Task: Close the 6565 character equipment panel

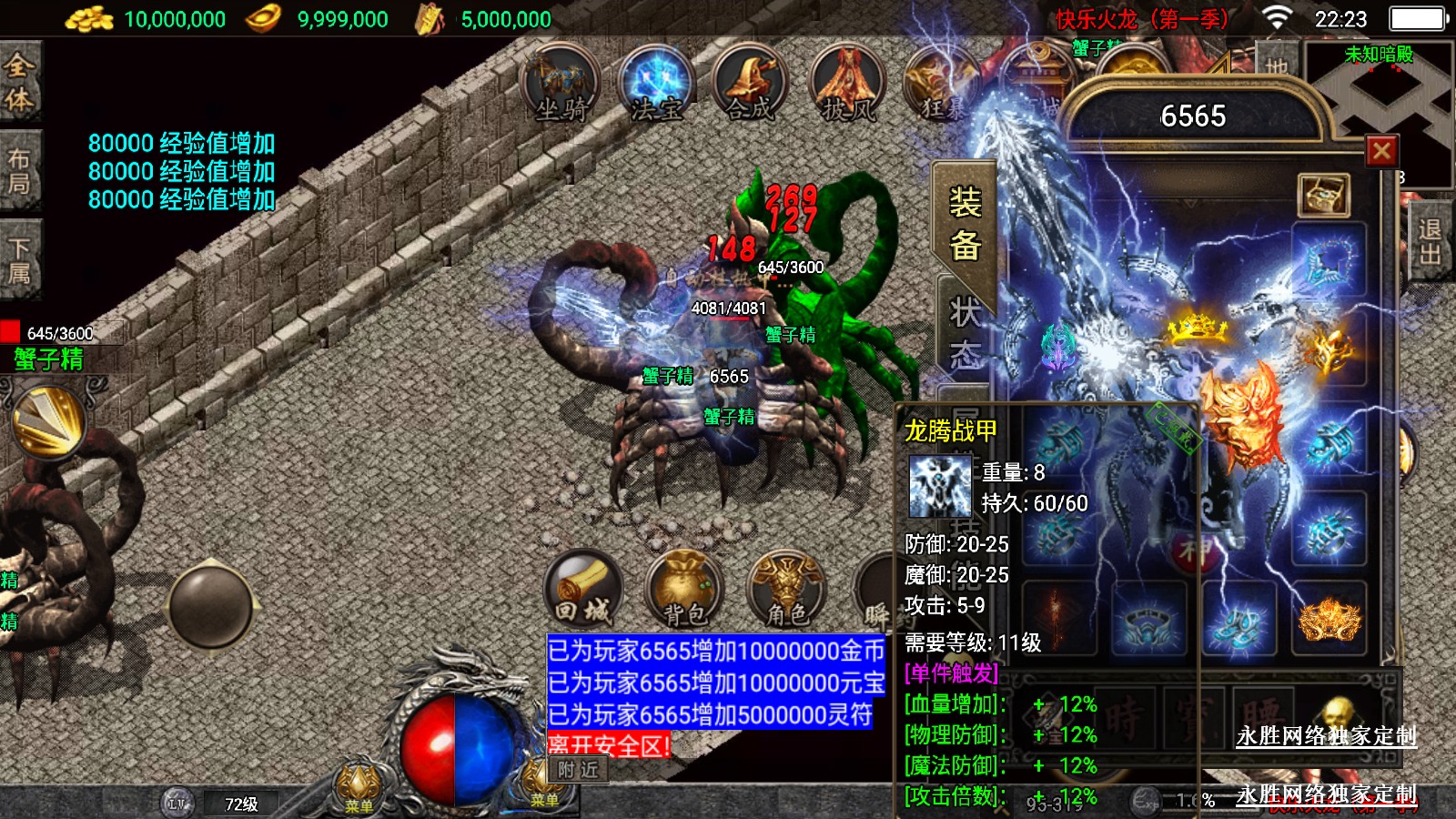Action: [1381, 151]
